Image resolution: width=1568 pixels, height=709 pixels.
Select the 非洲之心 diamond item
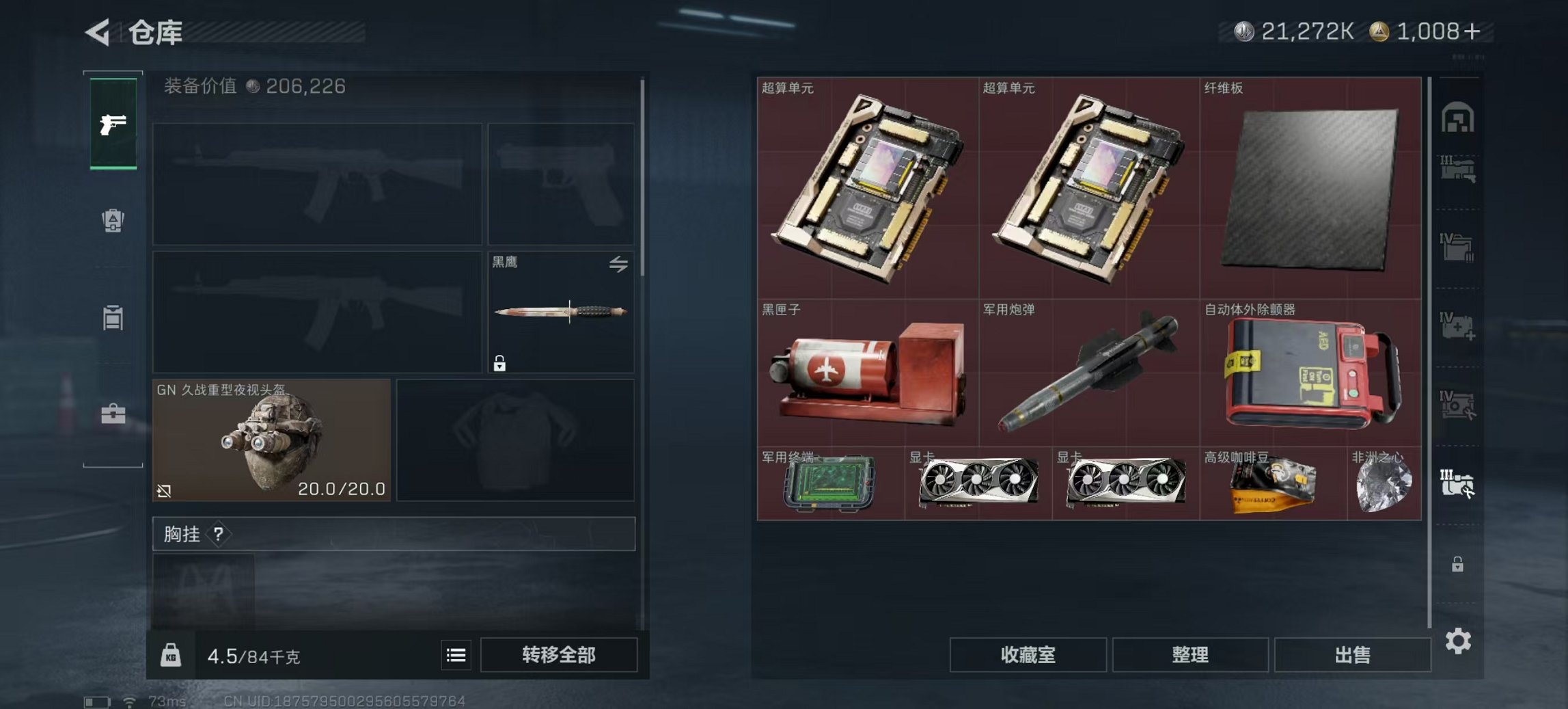tap(1384, 485)
